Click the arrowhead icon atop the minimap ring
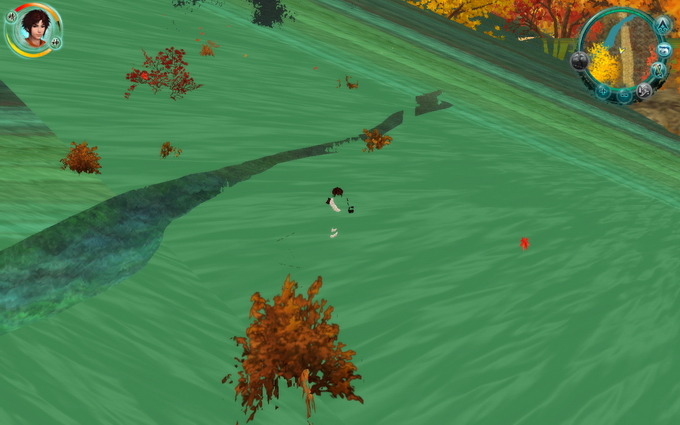Image resolution: width=680 pixels, height=425 pixels. coord(663,24)
